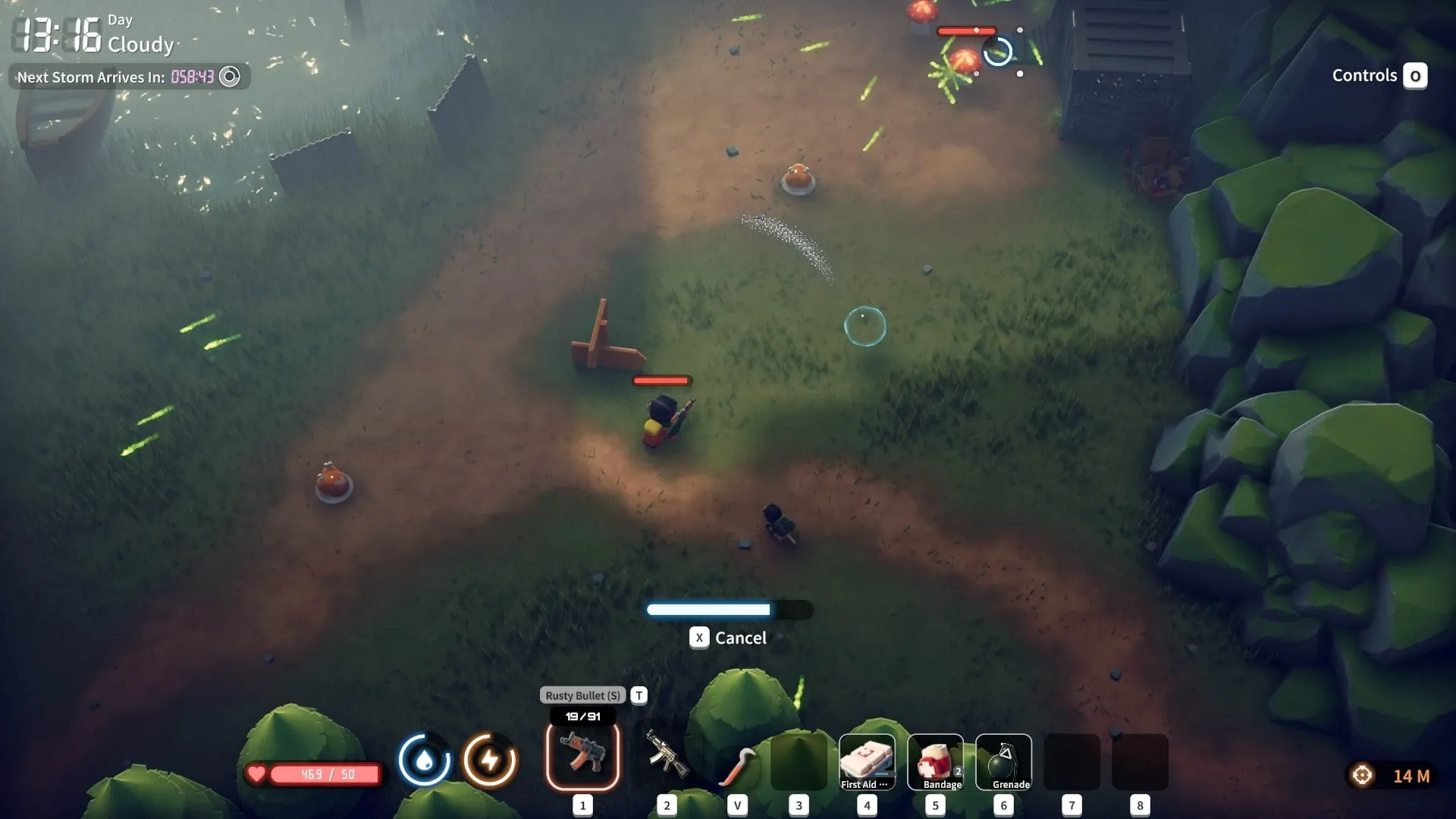Expand empty hotbar slot 8
1456x819 pixels.
[1140, 761]
